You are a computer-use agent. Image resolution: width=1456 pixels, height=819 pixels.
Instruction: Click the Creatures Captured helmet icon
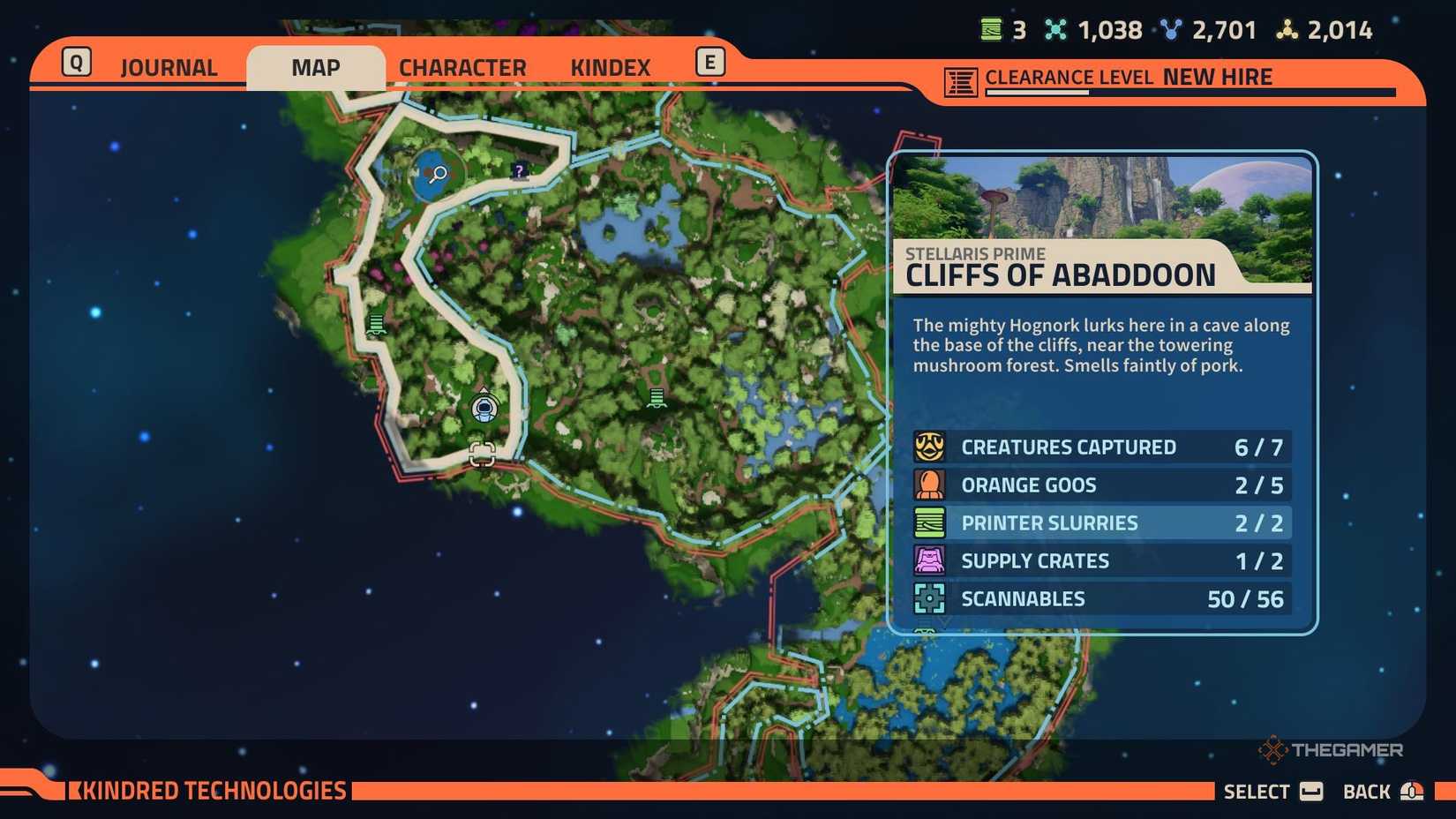pyautogui.click(x=928, y=447)
